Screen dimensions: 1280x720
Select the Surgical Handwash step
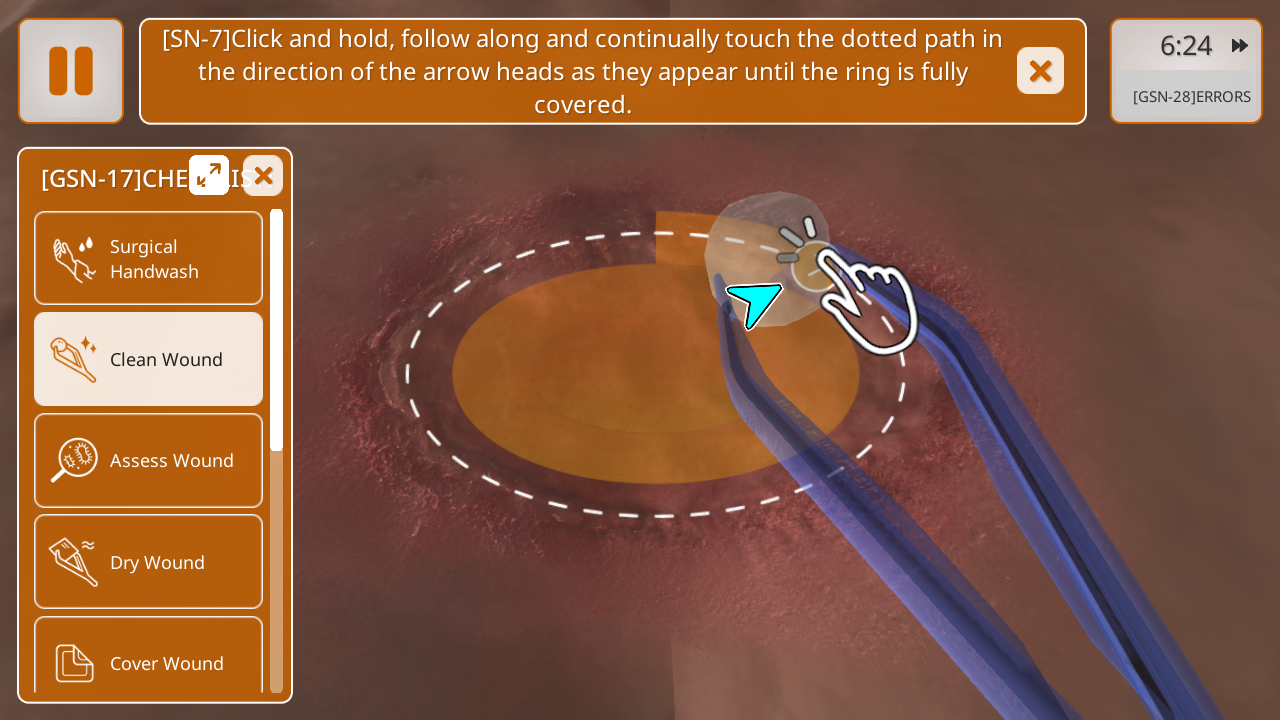click(x=149, y=259)
